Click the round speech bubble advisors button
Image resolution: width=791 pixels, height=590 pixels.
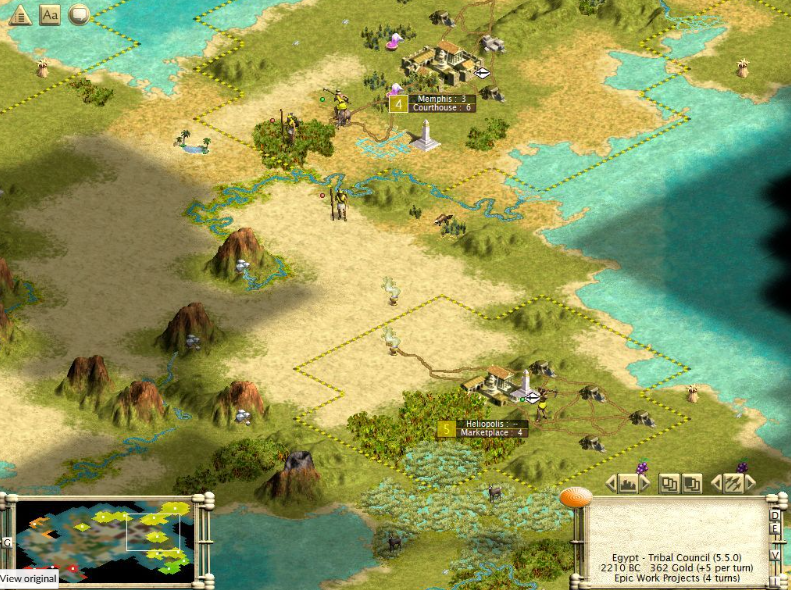pyautogui.click(x=78, y=14)
